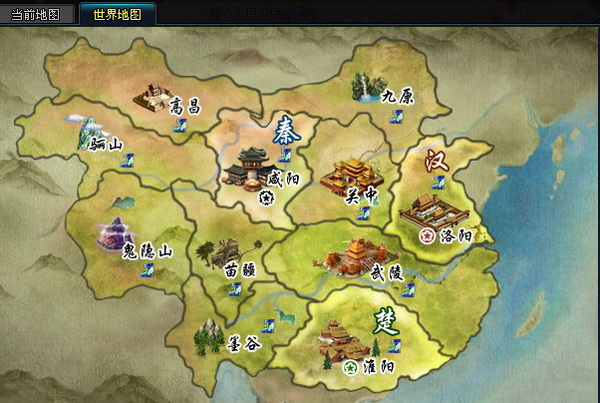The image size is (600, 403).
Task: Choose the 武陵 city location
Action: 346,257
